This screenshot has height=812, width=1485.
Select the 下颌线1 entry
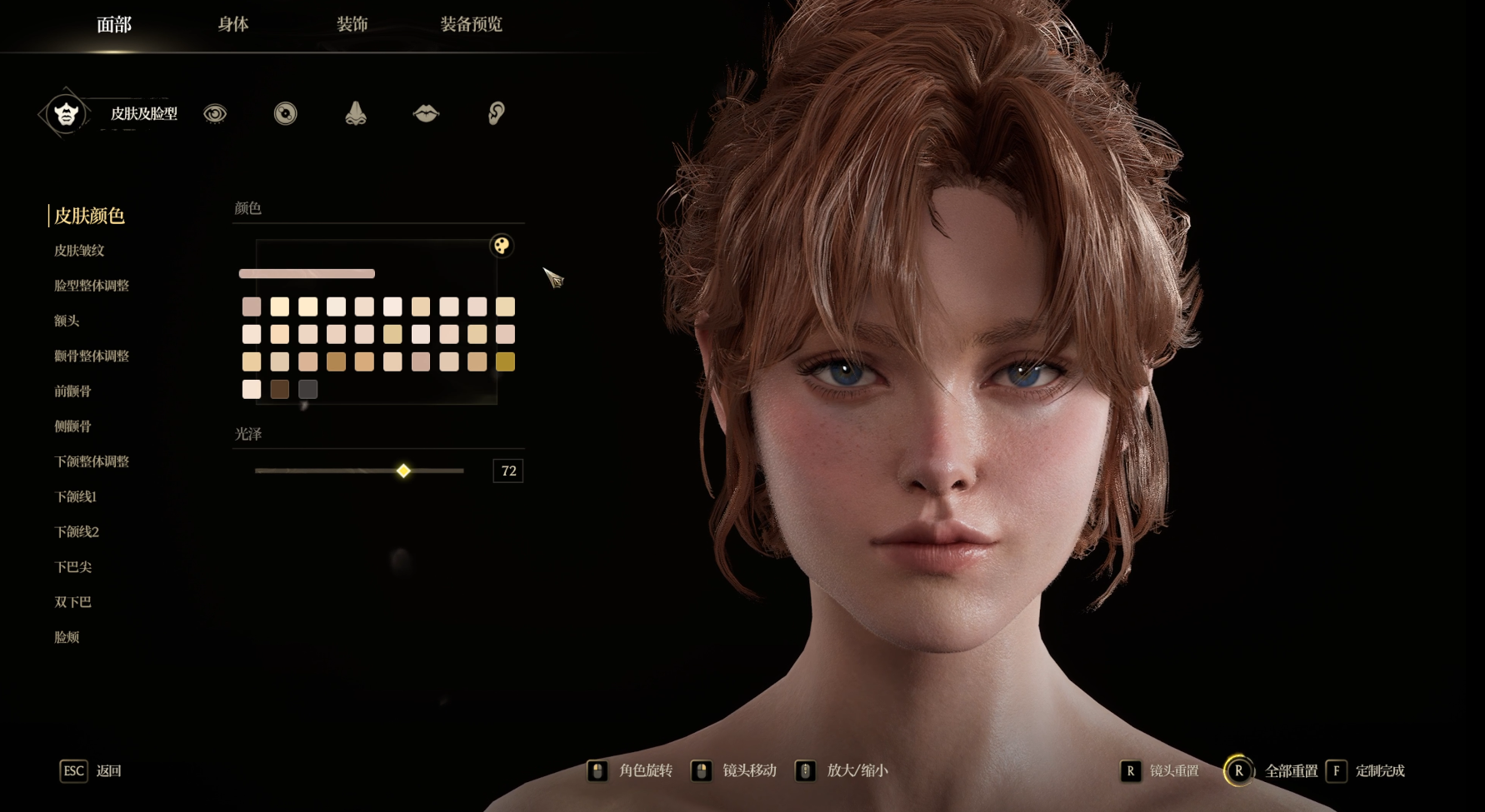(x=76, y=496)
